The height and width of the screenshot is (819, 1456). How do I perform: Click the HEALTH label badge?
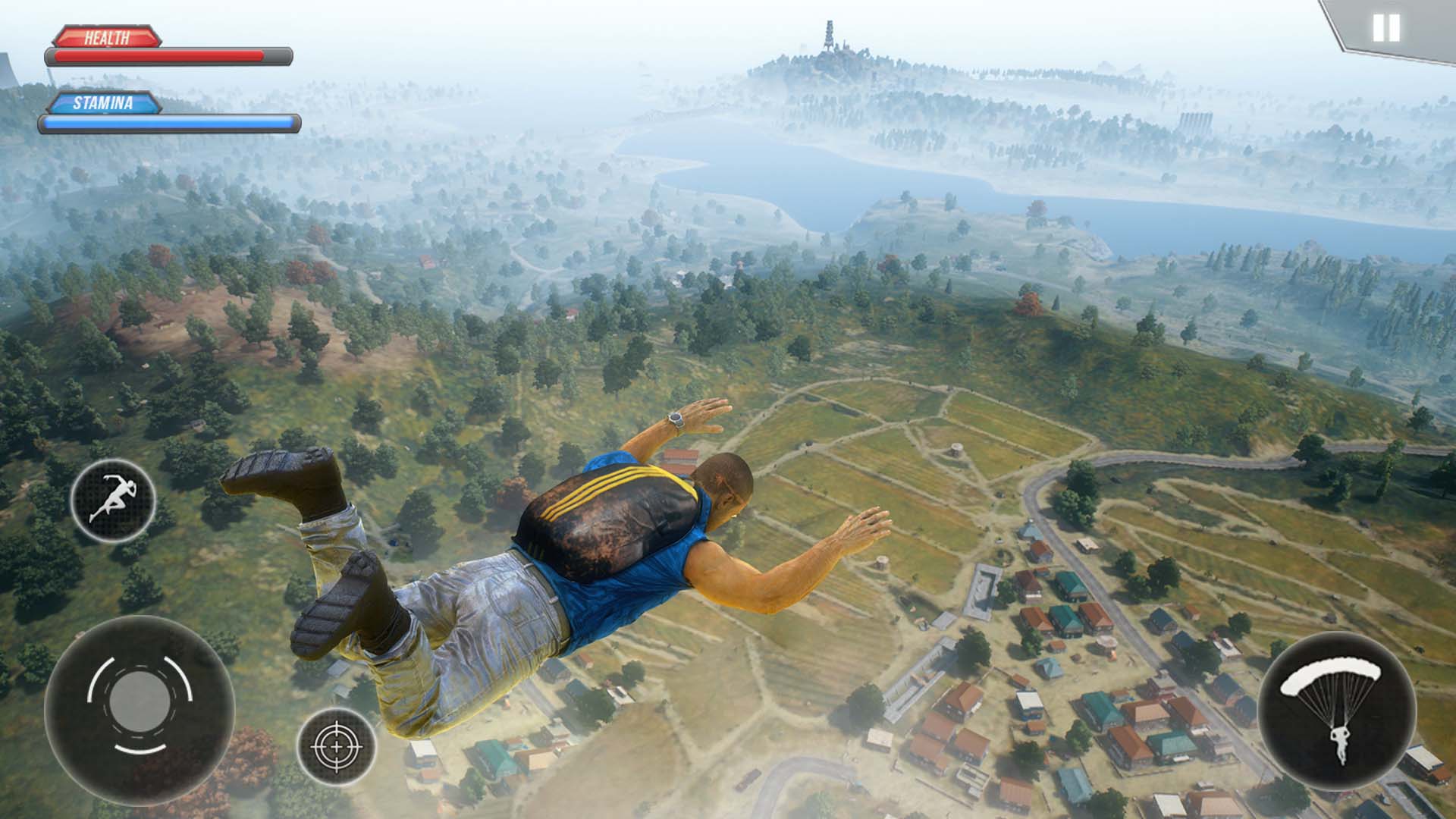click(106, 34)
